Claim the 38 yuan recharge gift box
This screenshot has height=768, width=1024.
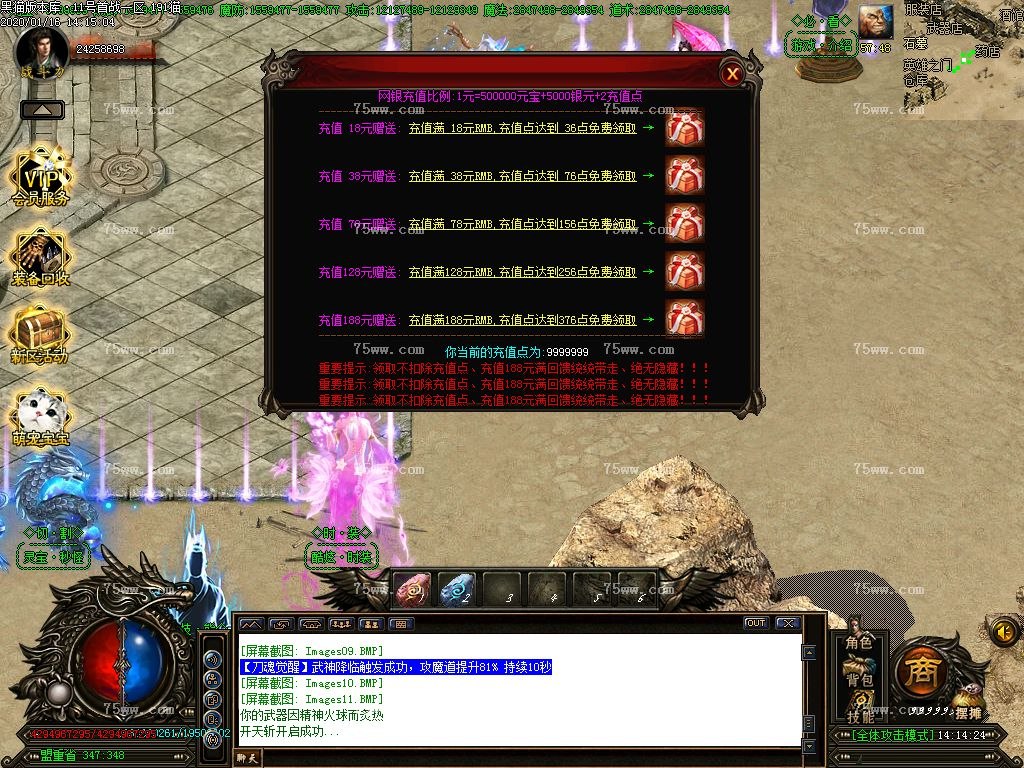pyautogui.click(x=685, y=176)
